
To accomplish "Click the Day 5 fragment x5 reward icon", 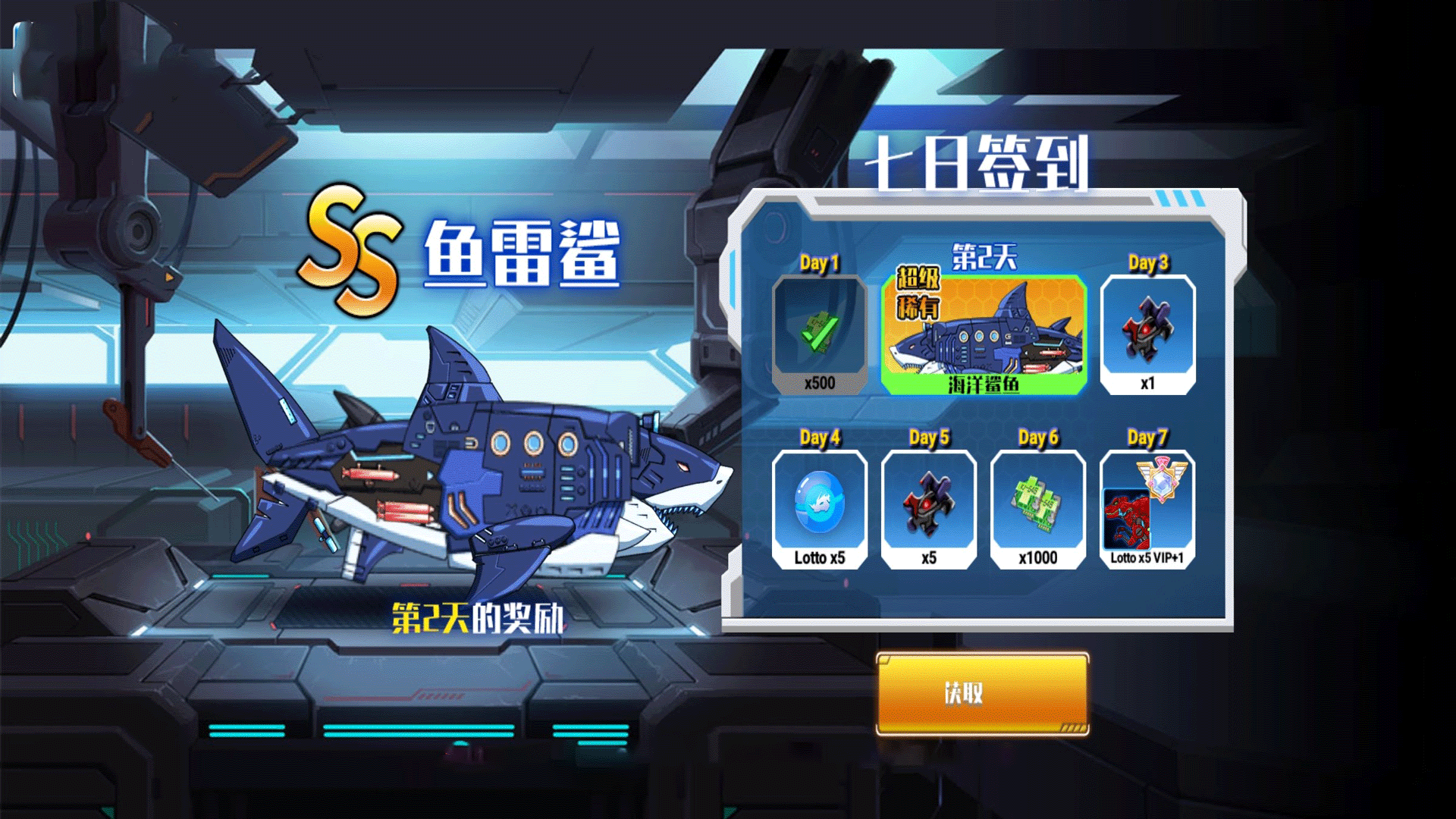I will [x=929, y=503].
